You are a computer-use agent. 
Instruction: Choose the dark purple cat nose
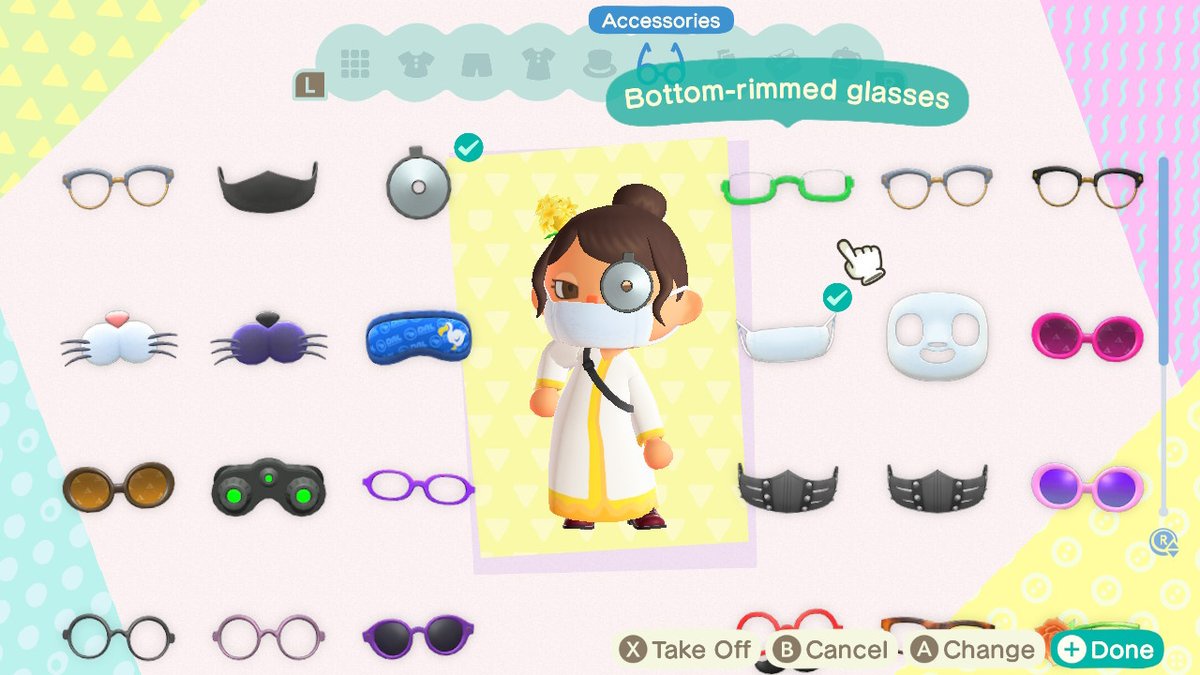coord(268,338)
